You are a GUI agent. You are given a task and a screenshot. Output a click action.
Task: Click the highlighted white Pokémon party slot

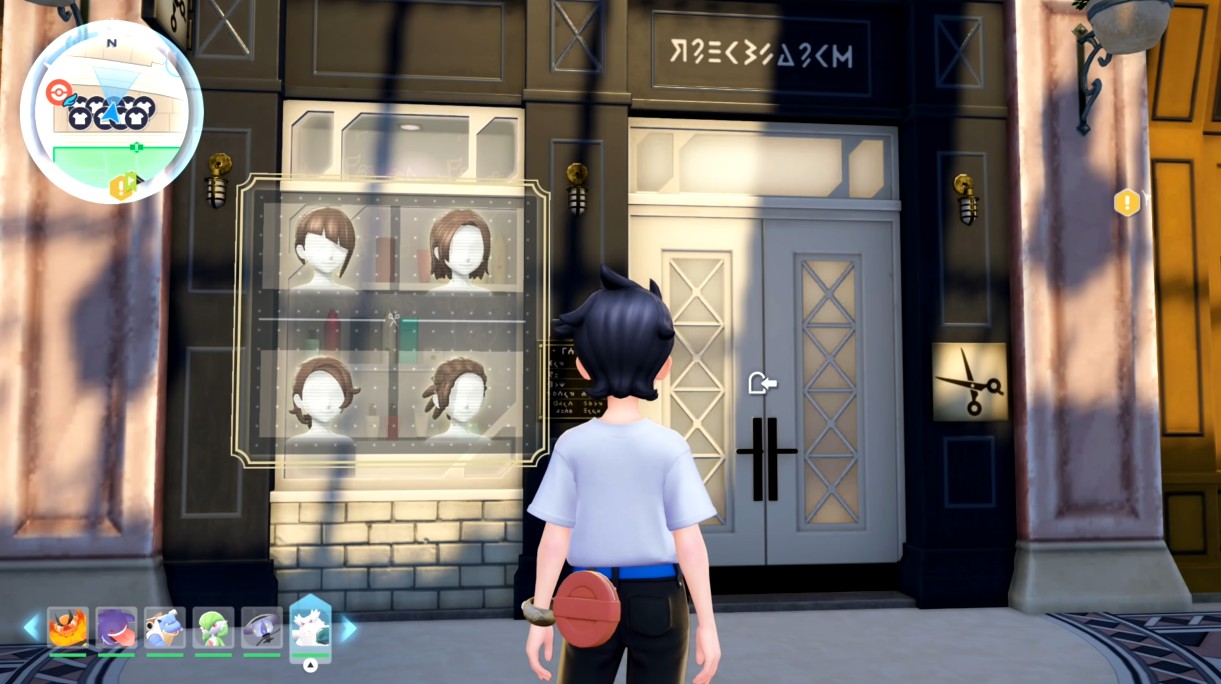310,627
